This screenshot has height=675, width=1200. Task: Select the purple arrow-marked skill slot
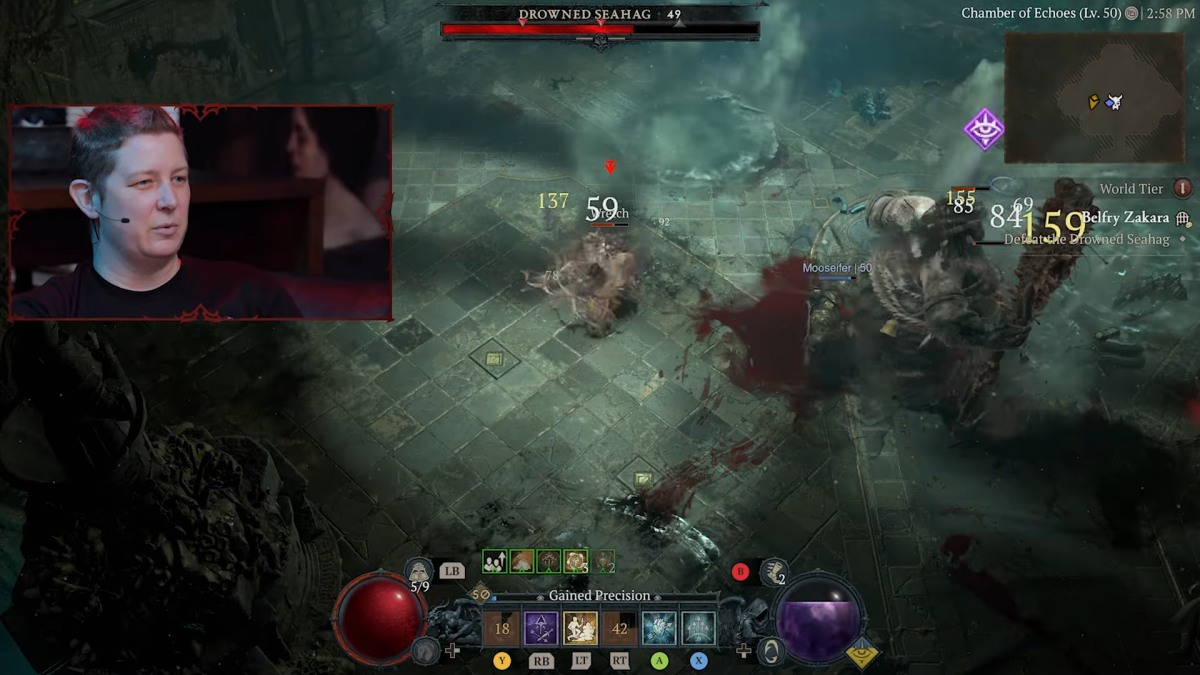541,628
